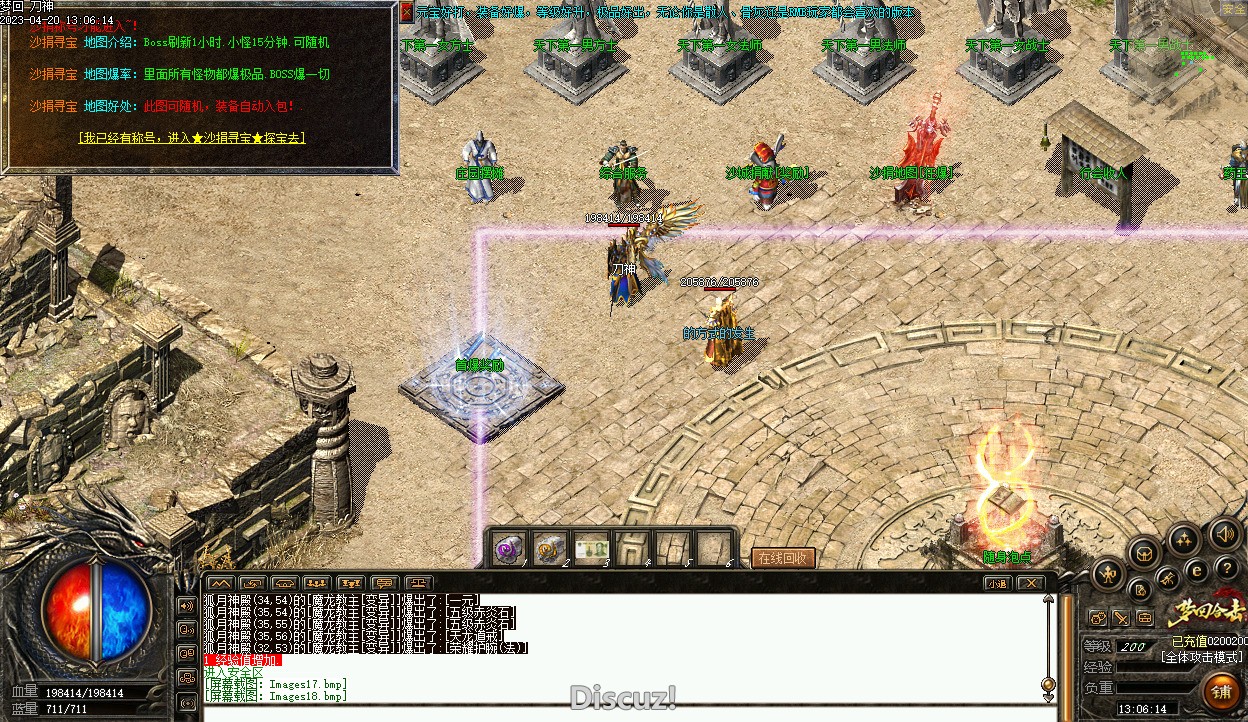
Task: Click the small briefcase square icon
Action: click(1145, 619)
